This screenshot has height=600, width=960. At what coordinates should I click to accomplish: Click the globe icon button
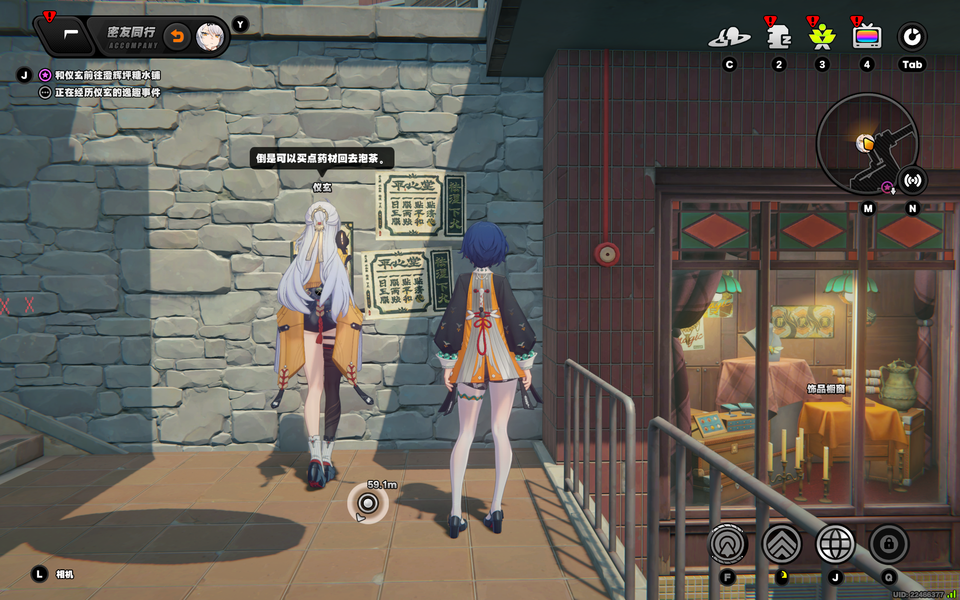pos(836,544)
